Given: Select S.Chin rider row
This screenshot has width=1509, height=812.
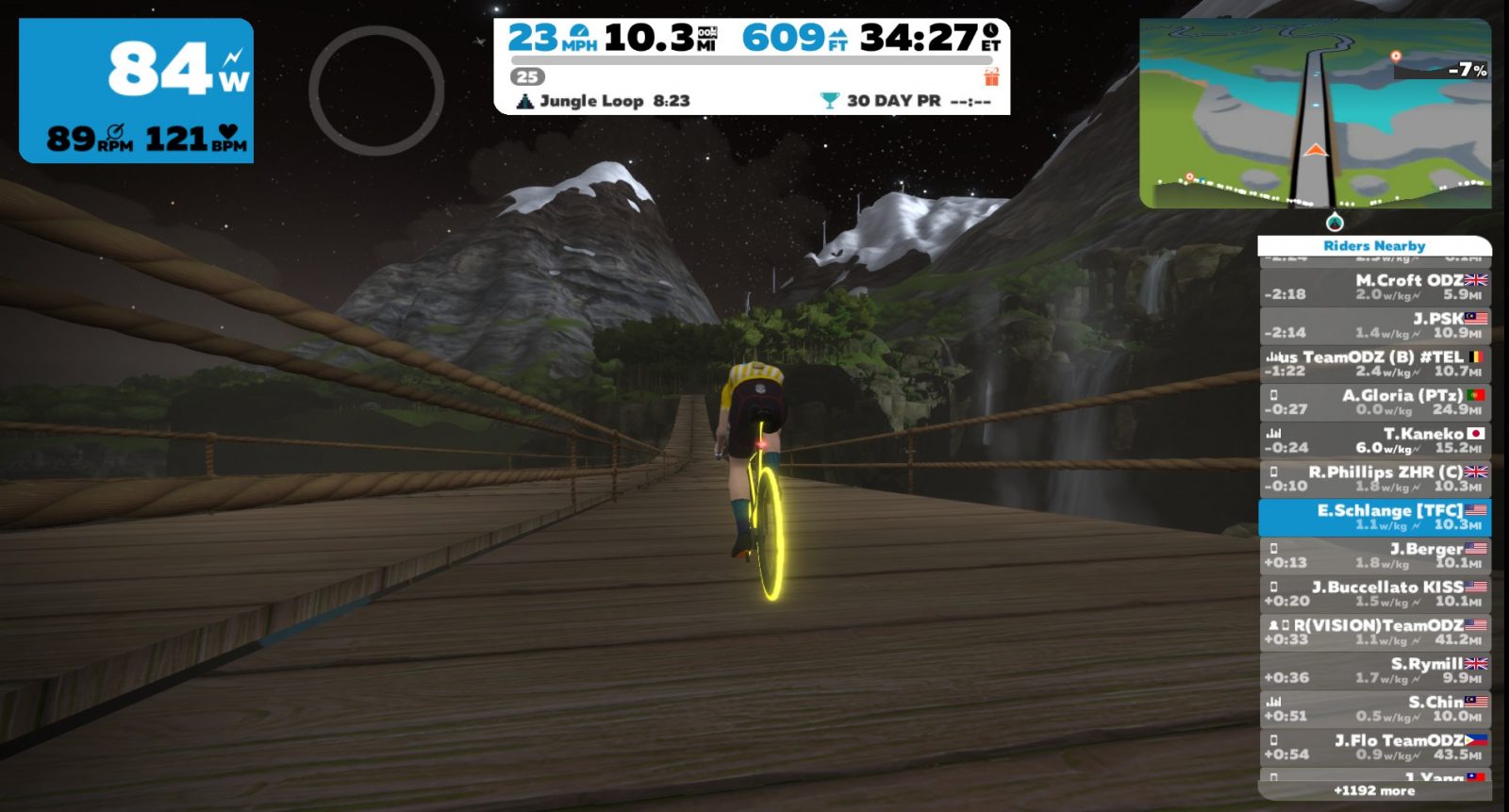Looking at the screenshot, I should pos(1374,709).
